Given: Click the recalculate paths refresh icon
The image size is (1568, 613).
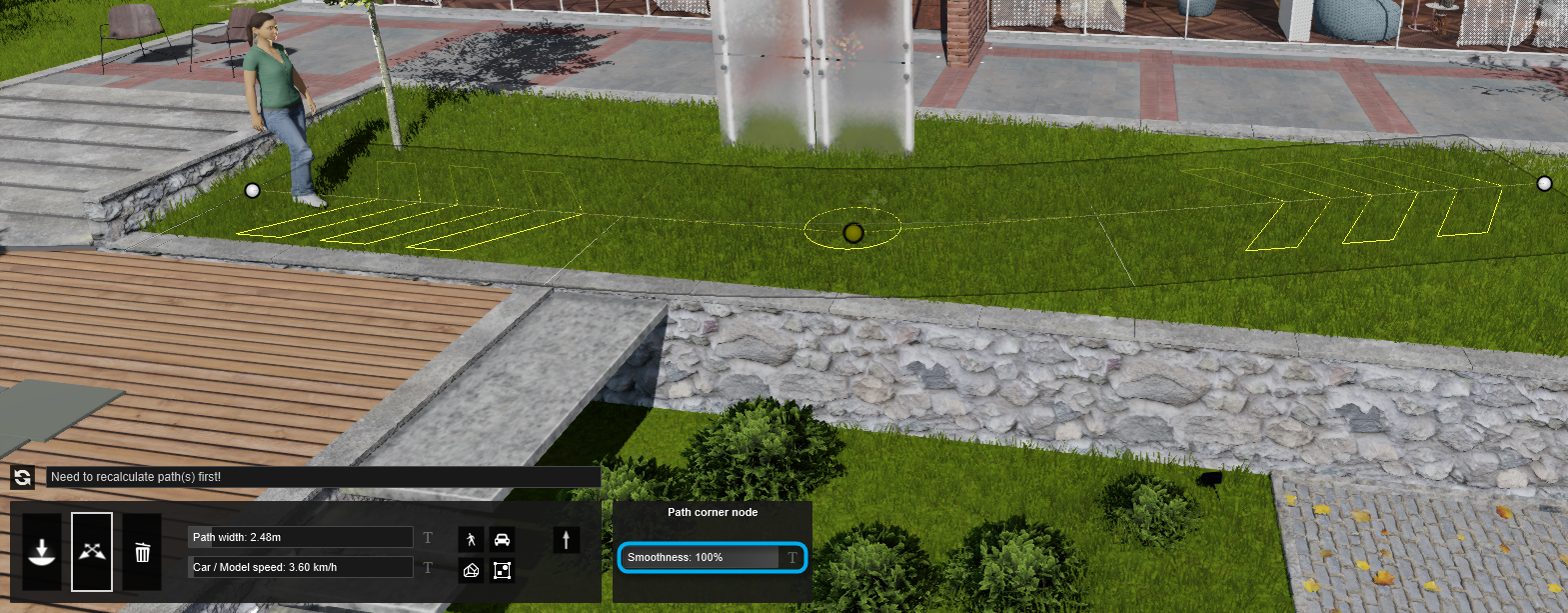Looking at the screenshot, I should pos(22,478).
